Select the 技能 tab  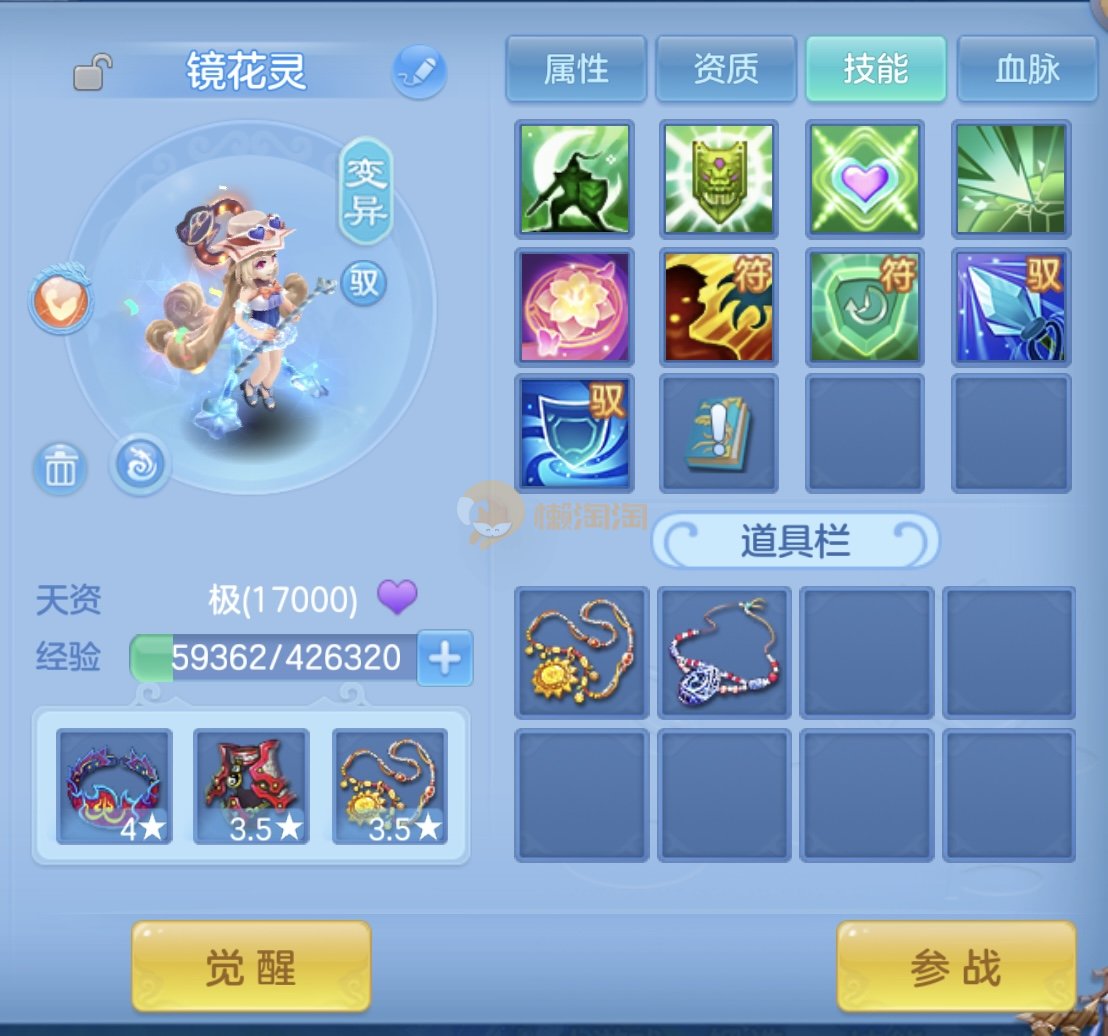876,69
